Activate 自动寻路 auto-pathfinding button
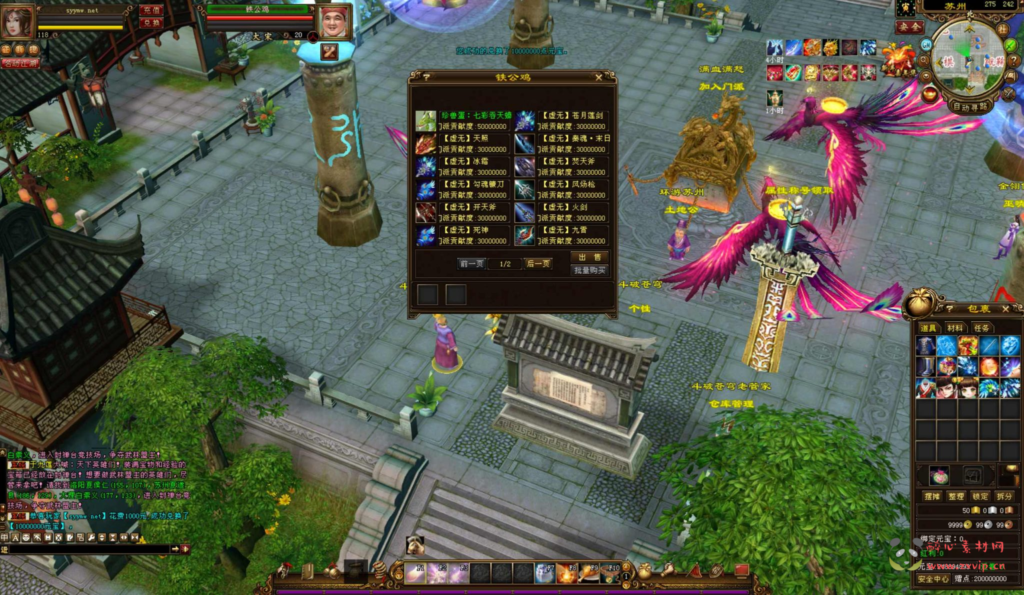Screen dimensions: 1024x595 [970, 104]
